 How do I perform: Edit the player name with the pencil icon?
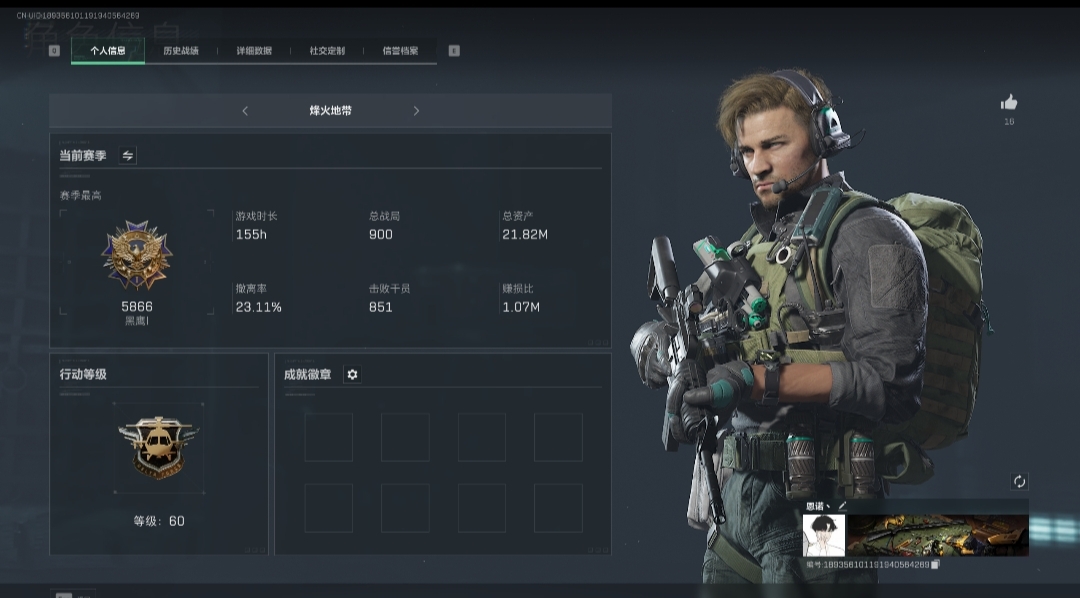842,506
